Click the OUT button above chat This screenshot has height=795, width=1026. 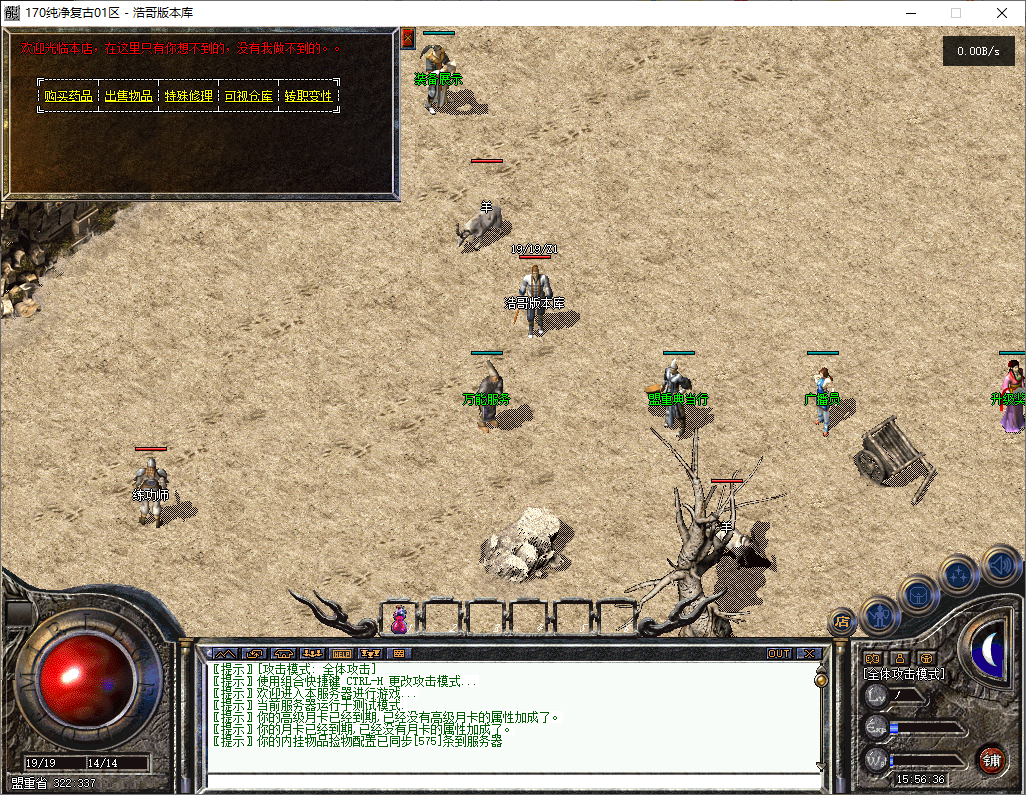coord(779,653)
